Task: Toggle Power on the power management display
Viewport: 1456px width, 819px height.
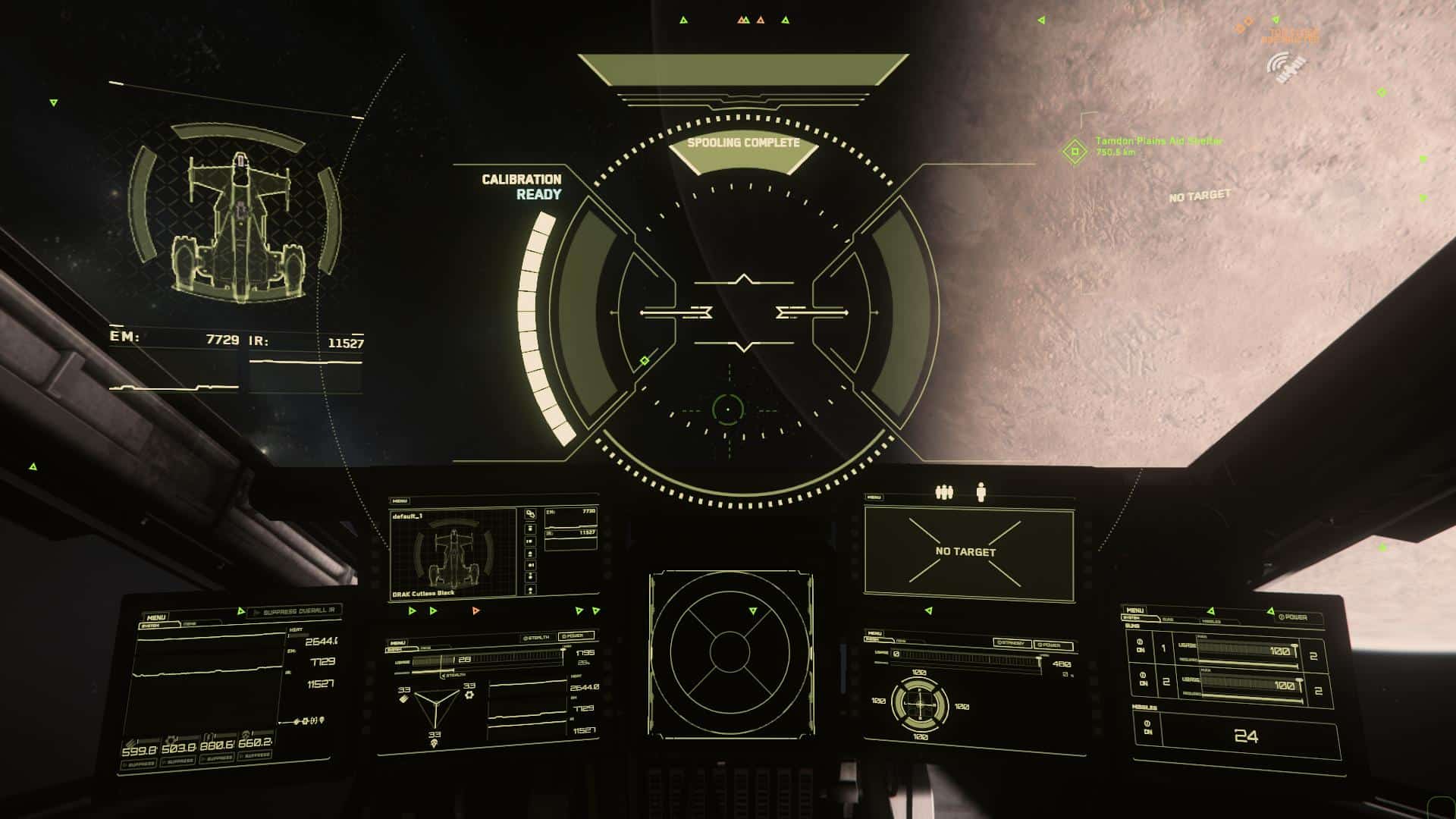Action: [576, 635]
